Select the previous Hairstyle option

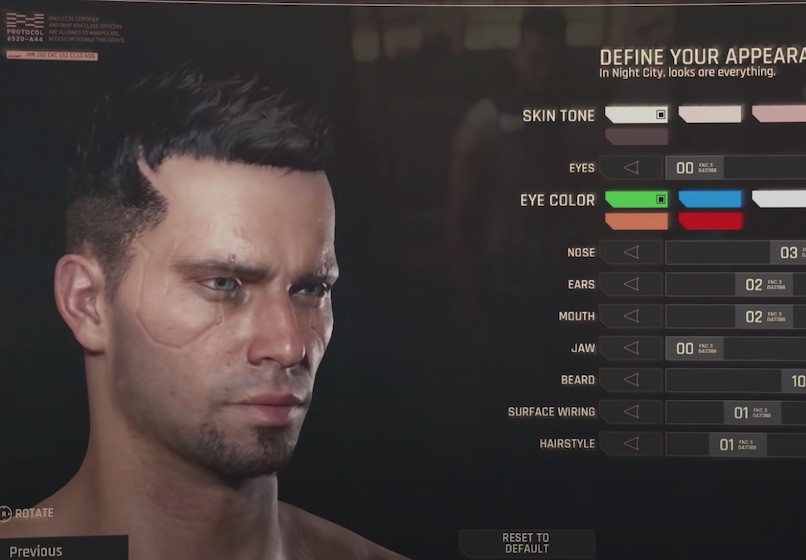[x=631, y=444]
